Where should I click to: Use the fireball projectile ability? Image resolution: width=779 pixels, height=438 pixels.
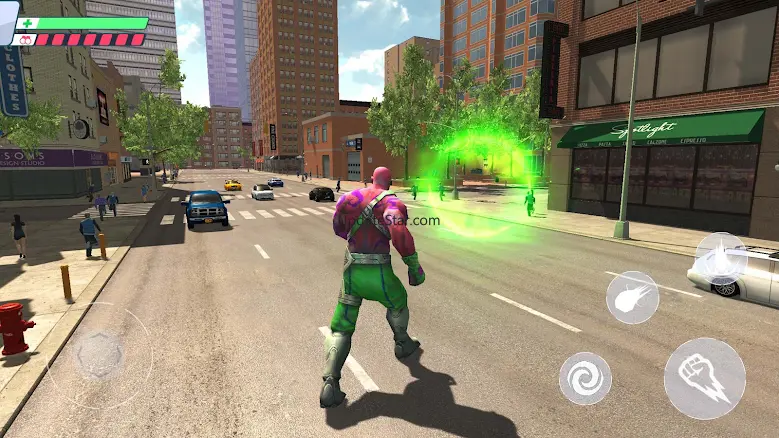pyautogui.click(x=632, y=297)
